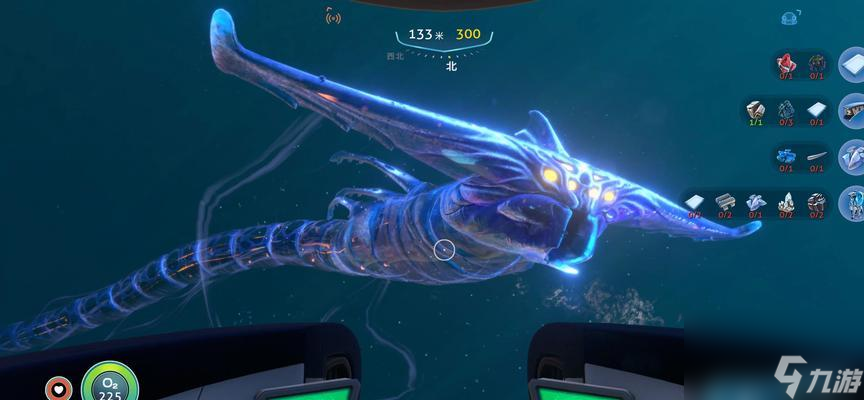Click the red ruby crystal ingredient icon
Screen dimensions: 864x400
pos(787,63)
